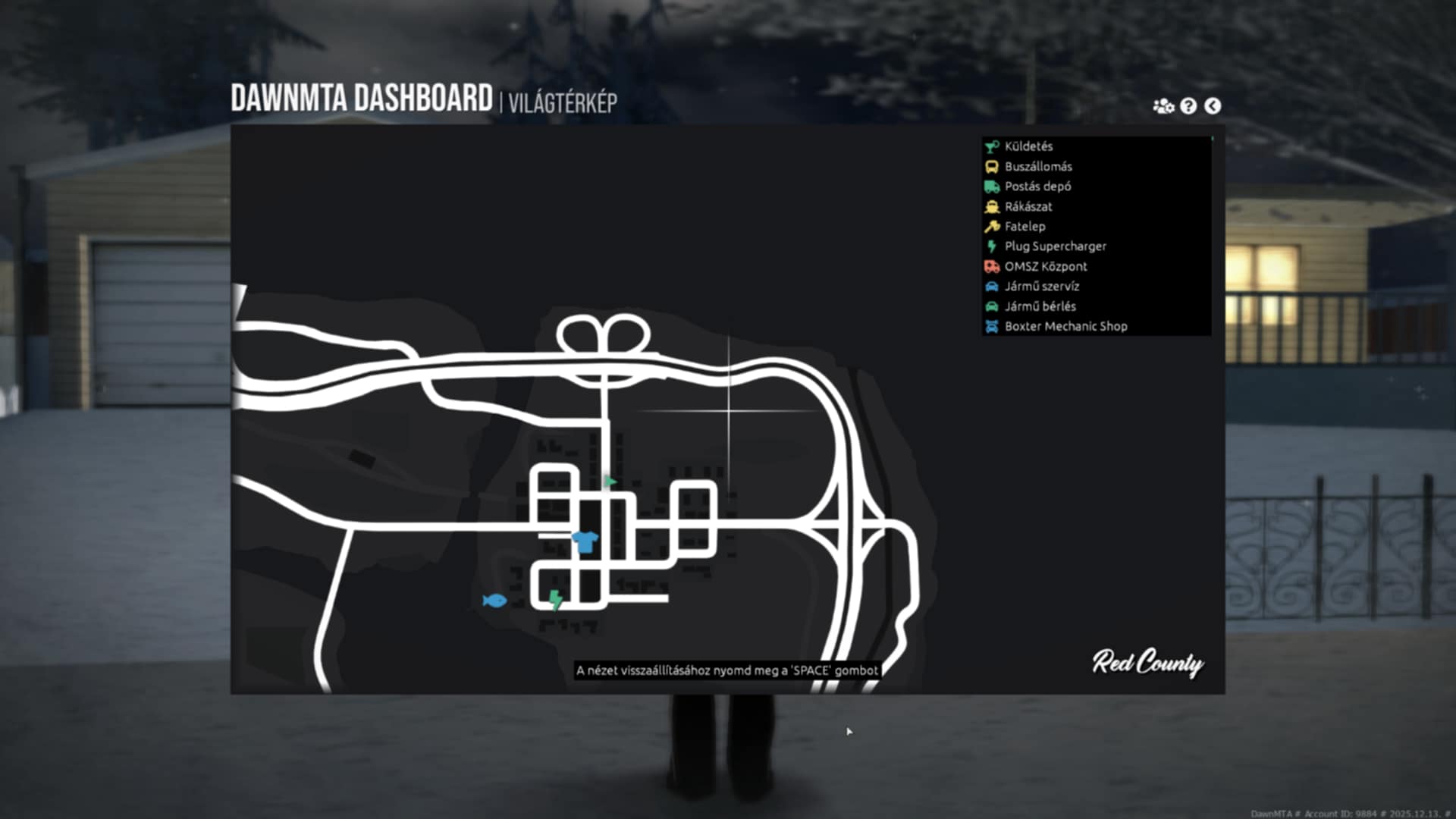This screenshot has width=1456, height=819.
Task: Click the Boxter Mechanic Shop icon
Action: (991, 326)
